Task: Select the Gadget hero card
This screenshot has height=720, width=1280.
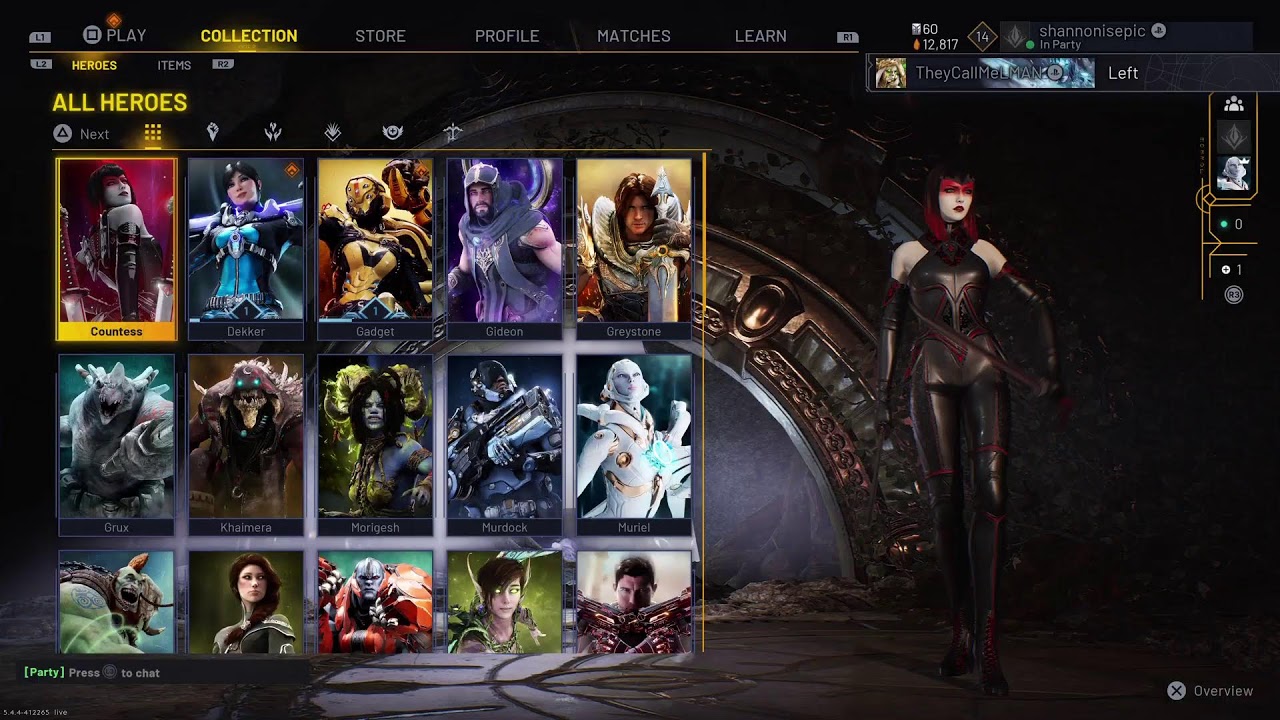Action: click(375, 248)
